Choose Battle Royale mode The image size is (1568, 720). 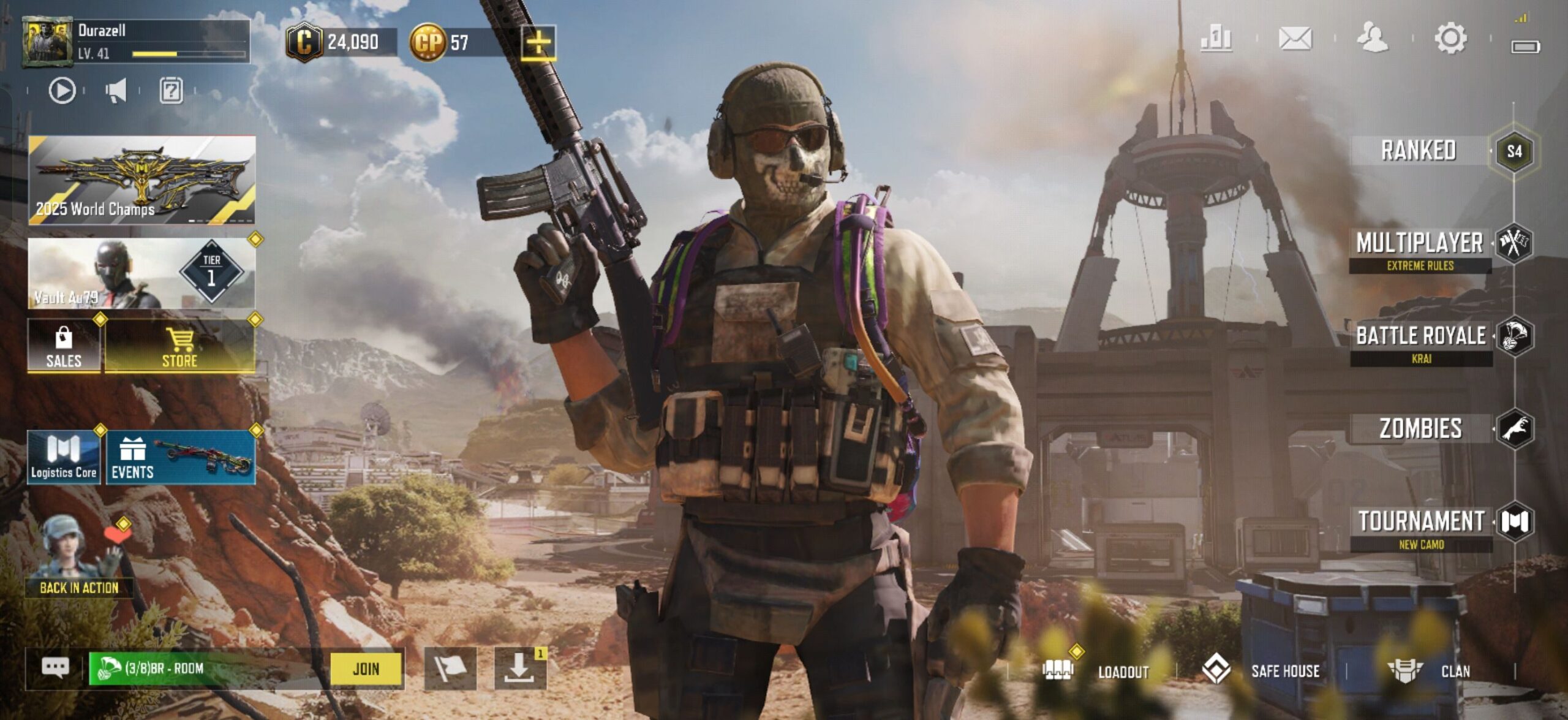(1421, 336)
